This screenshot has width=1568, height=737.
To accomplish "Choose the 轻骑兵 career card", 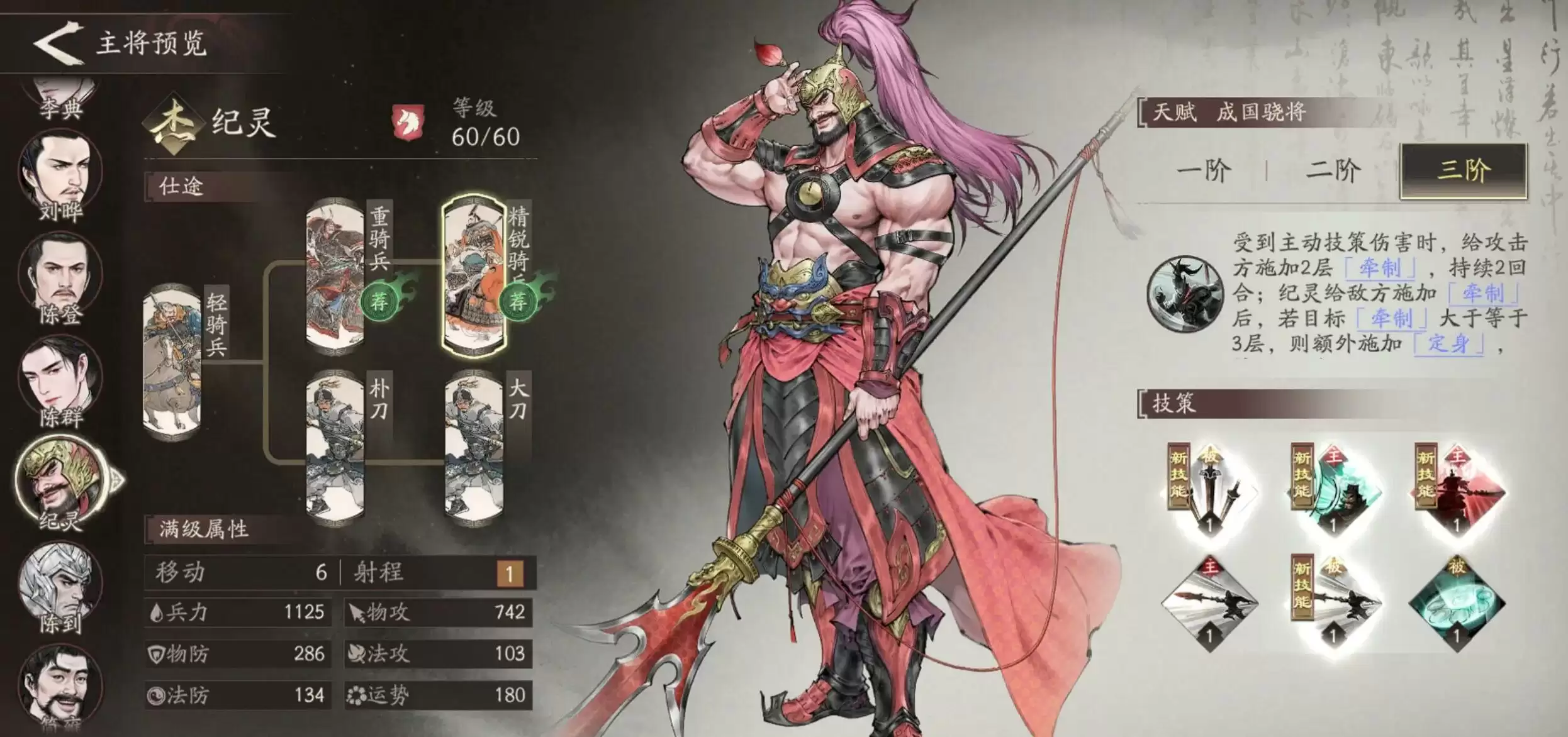I will click(172, 360).
